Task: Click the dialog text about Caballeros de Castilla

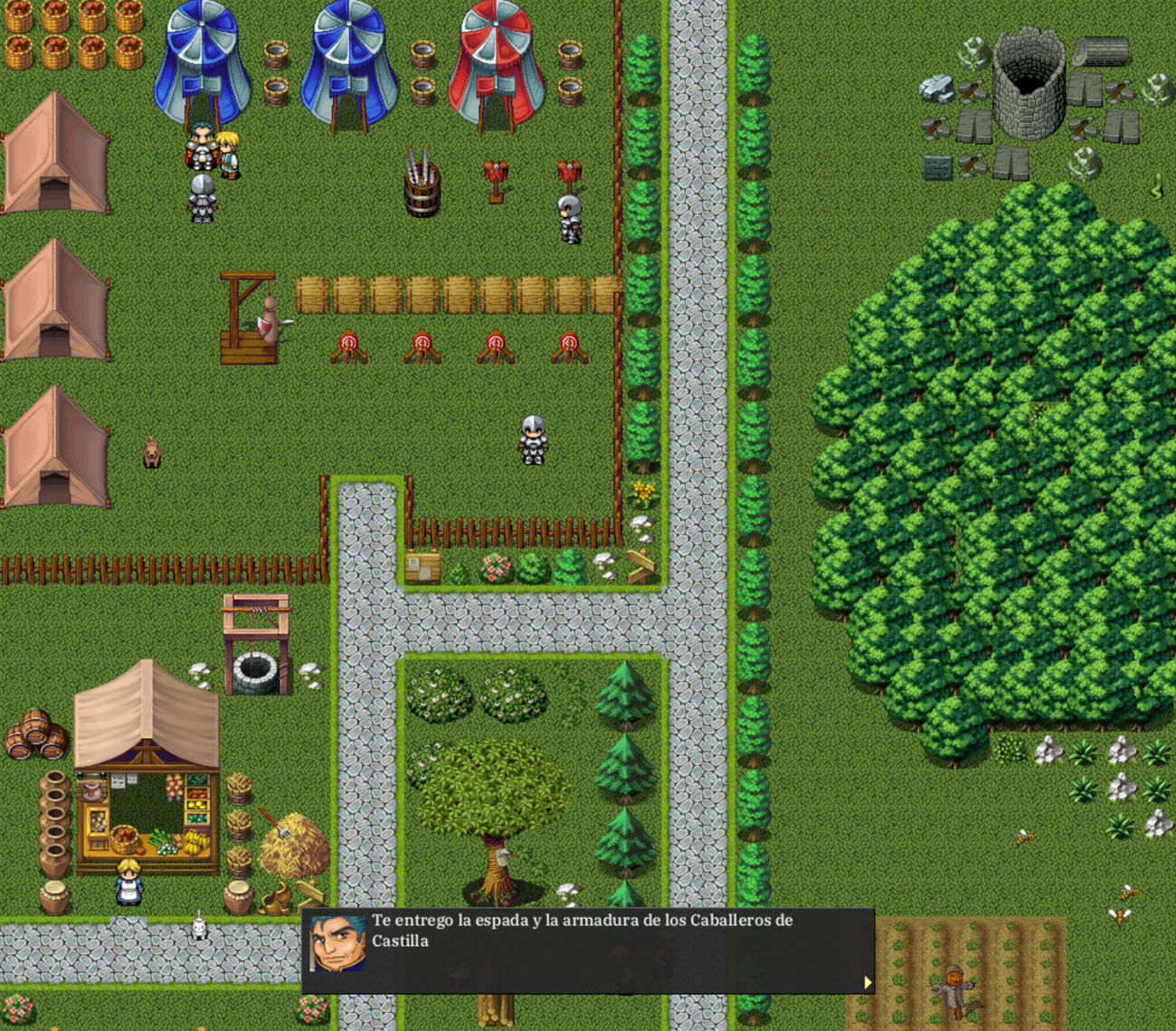Action: (579, 930)
